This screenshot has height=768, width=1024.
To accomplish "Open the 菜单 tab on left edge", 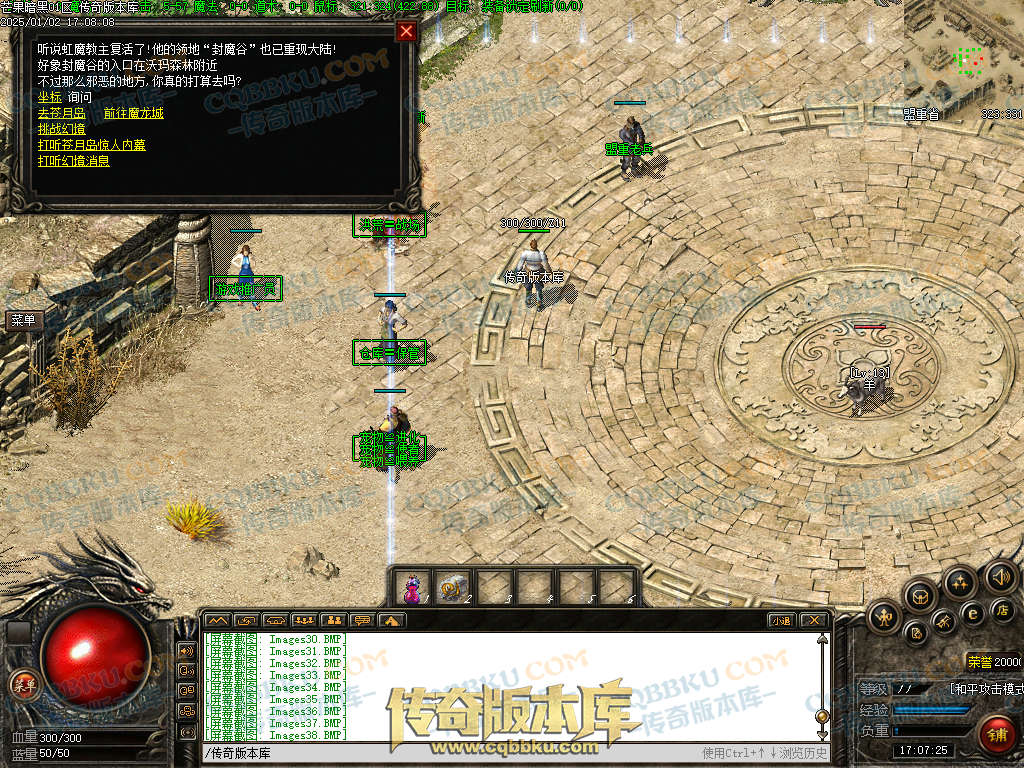I will tap(23, 321).
